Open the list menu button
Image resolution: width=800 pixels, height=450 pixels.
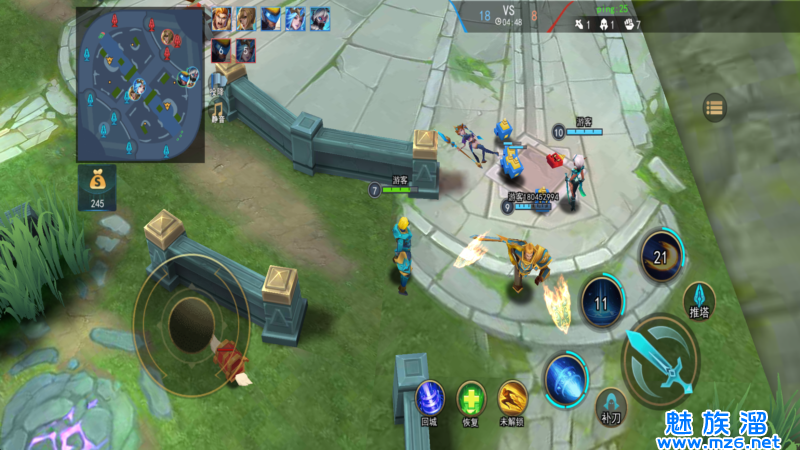coord(714,107)
